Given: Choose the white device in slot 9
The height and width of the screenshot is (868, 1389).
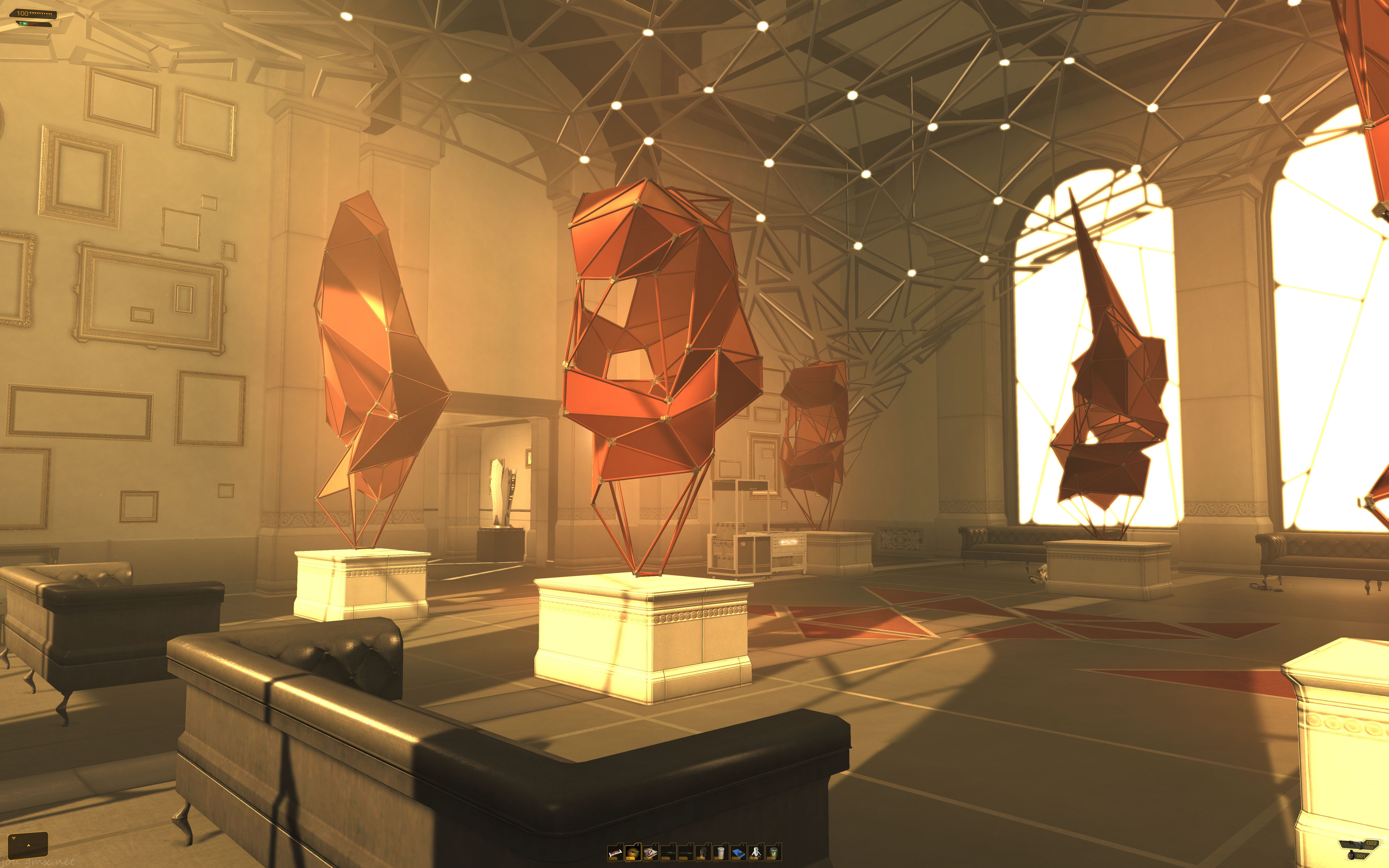Looking at the screenshot, I should pyautogui.click(x=756, y=853).
